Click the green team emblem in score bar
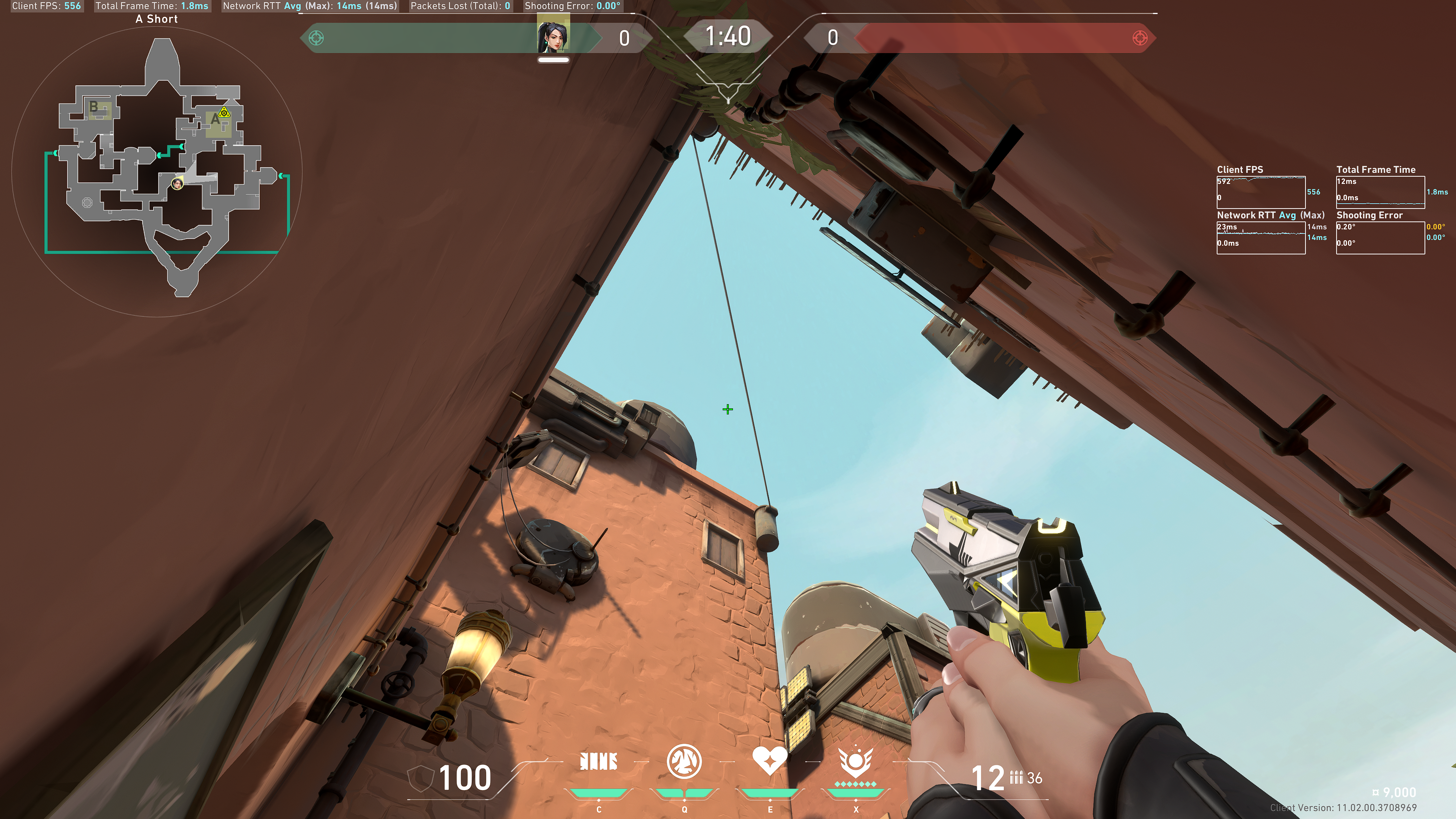The height and width of the screenshot is (819, 1456). pos(317,38)
